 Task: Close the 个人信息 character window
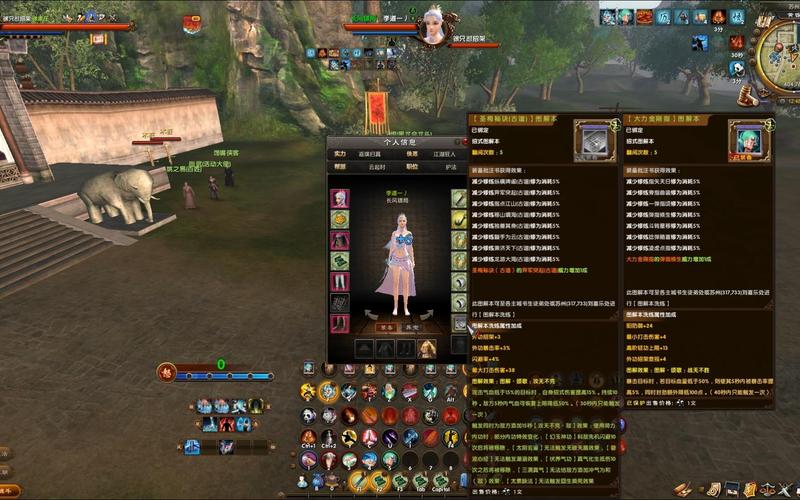click(x=463, y=141)
